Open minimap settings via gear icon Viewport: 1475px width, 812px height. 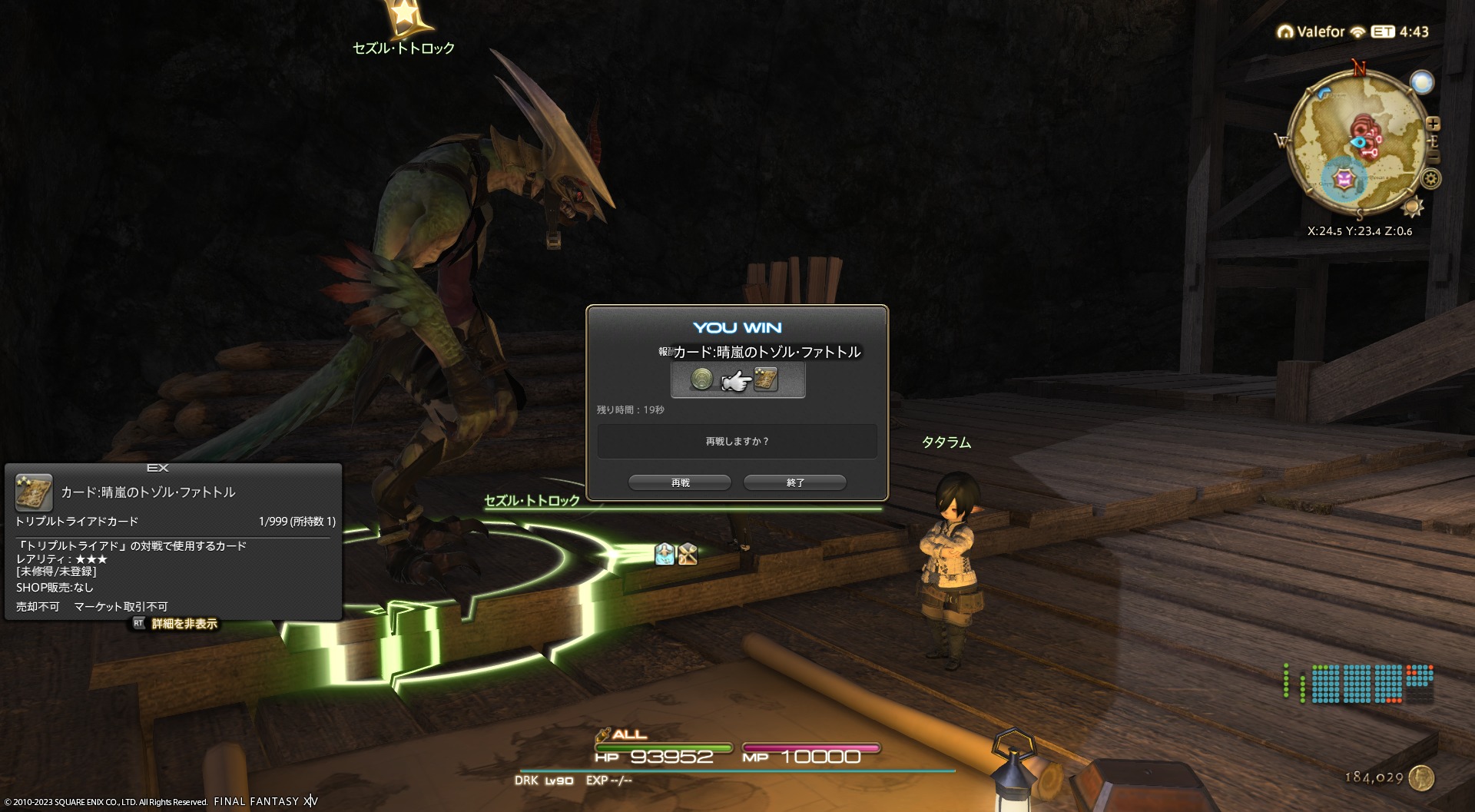coord(1430,179)
